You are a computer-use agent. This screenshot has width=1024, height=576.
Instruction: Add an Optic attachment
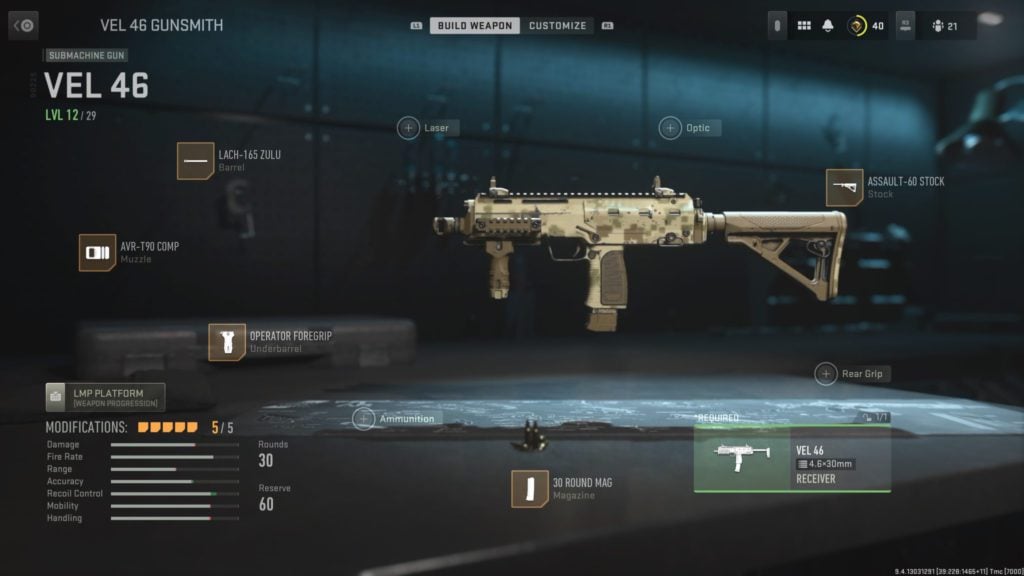pos(670,128)
